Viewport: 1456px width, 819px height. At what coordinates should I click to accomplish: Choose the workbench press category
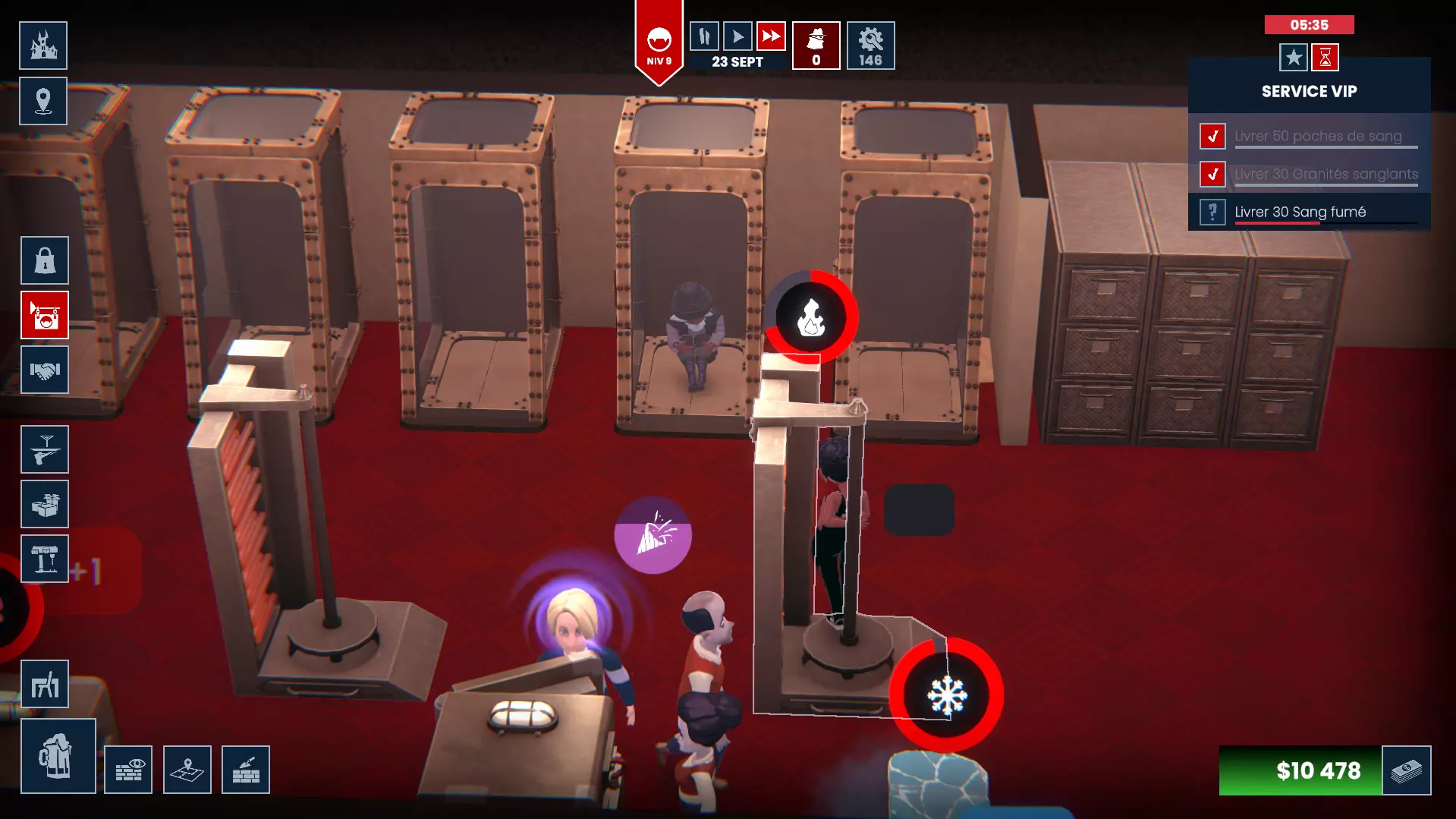[x=45, y=559]
